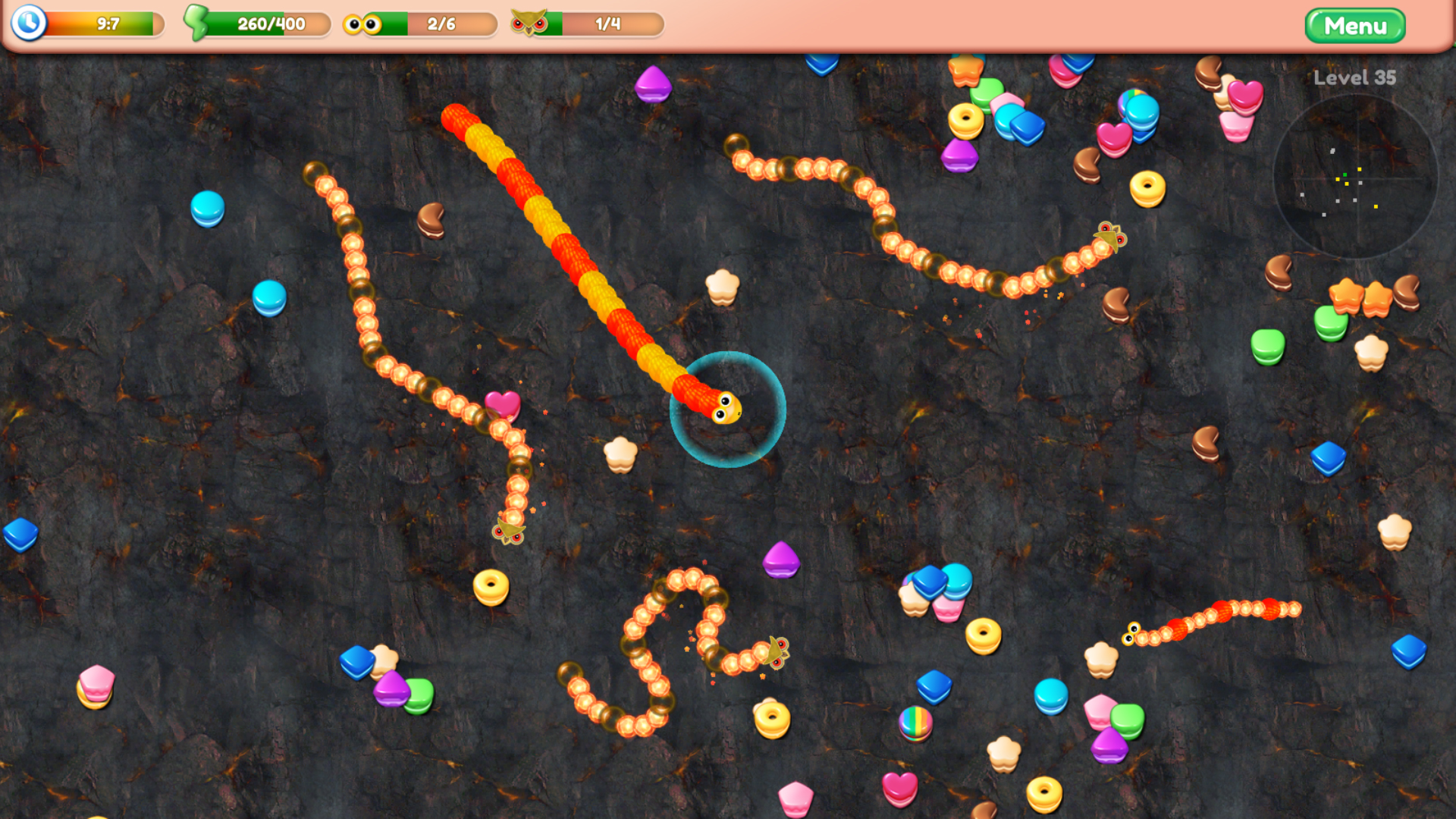Click the 9:7 timer progress bar
This screenshot has height=819, width=1456.
pos(106,24)
